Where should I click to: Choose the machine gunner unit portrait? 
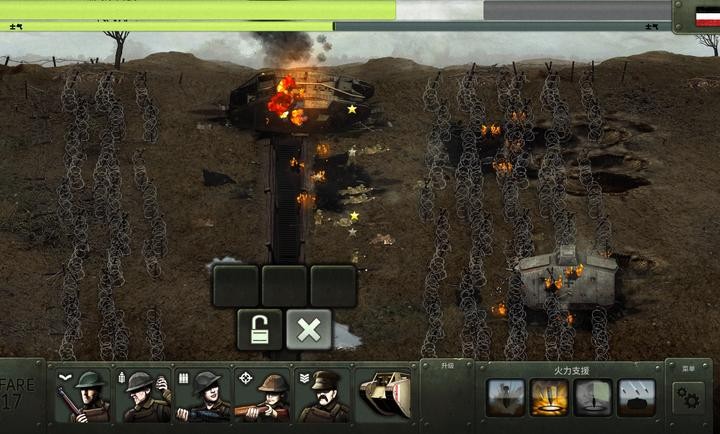point(205,396)
